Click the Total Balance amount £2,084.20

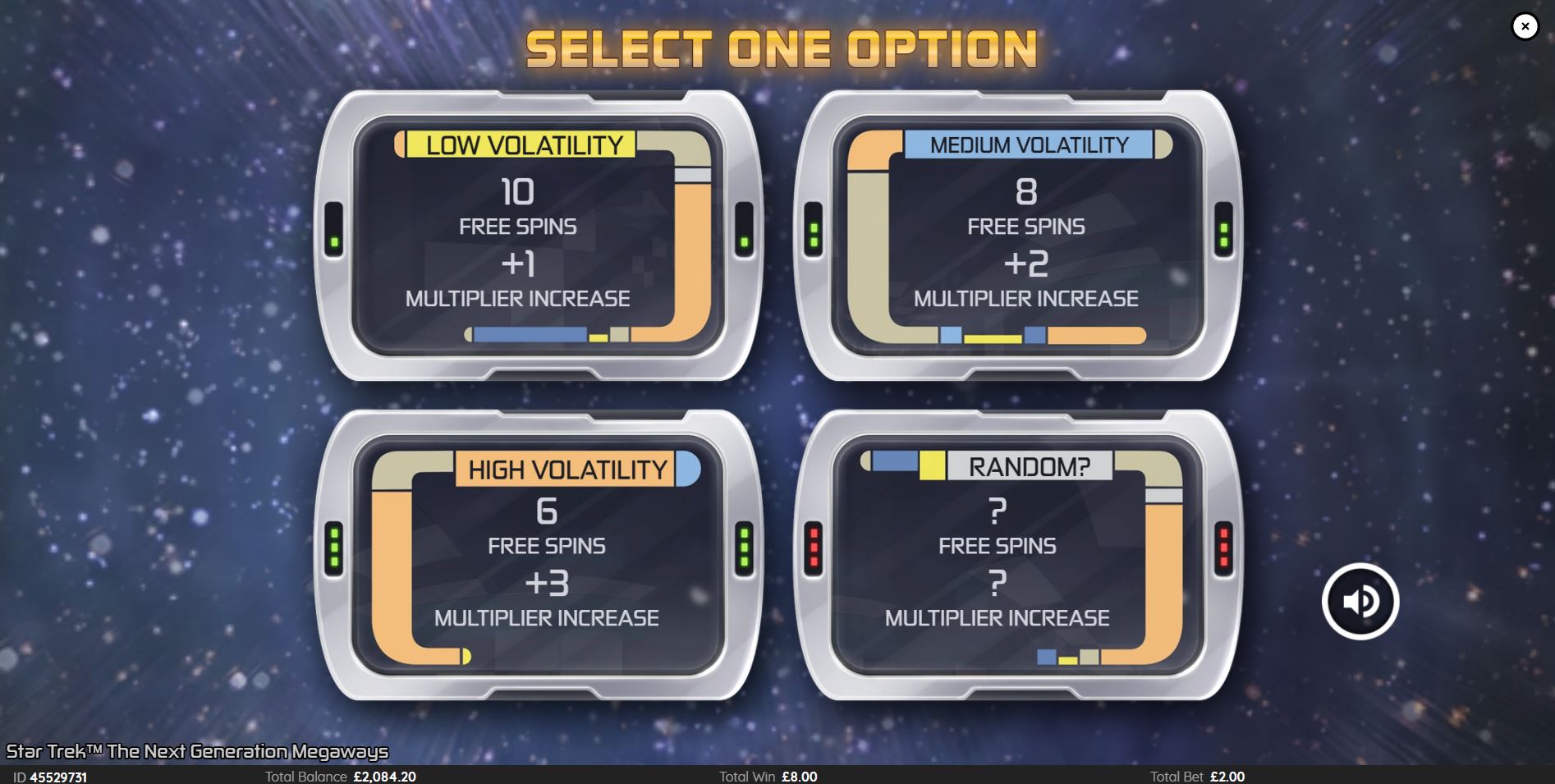[384, 776]
